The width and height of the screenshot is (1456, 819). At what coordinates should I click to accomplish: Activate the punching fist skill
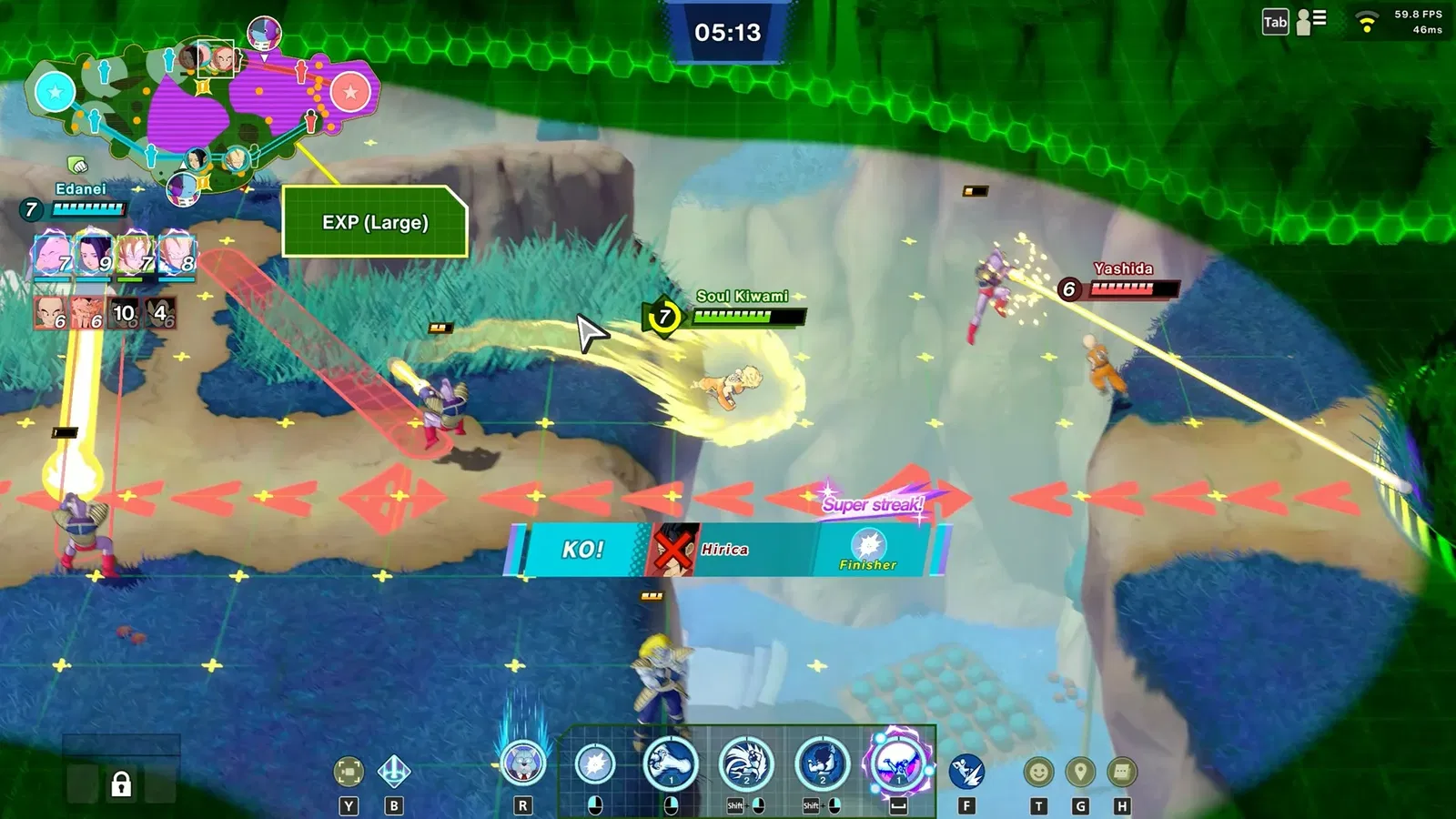[x=671, y=764]
